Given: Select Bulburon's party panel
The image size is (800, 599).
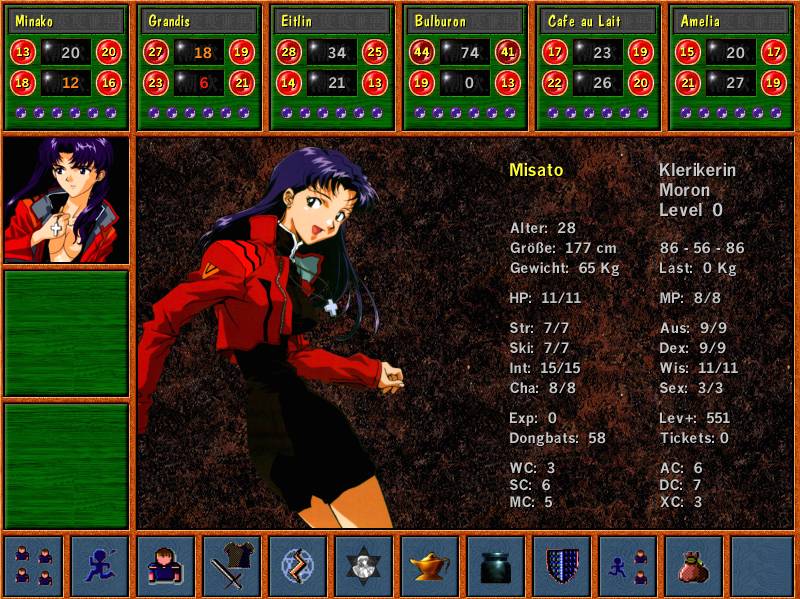Looking at the screenshot, I should [x=465, y=67].
